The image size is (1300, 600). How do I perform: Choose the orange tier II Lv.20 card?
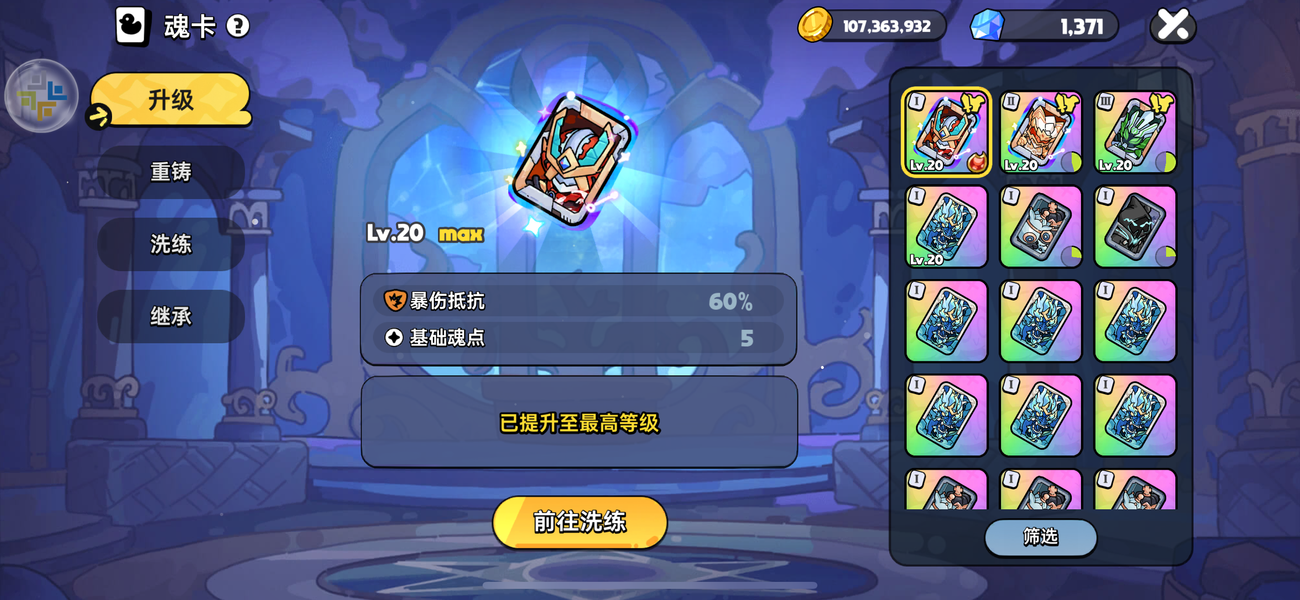tap(1040, 132)
